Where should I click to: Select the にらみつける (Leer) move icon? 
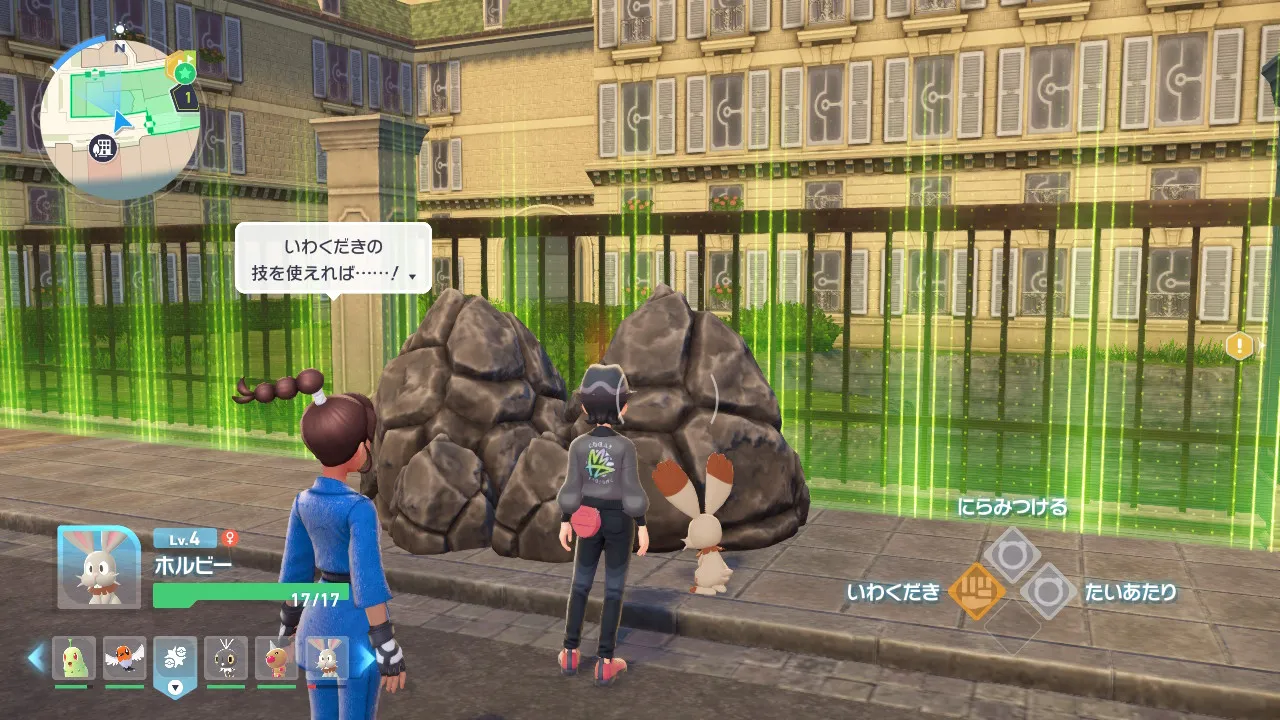[1011, 555]
